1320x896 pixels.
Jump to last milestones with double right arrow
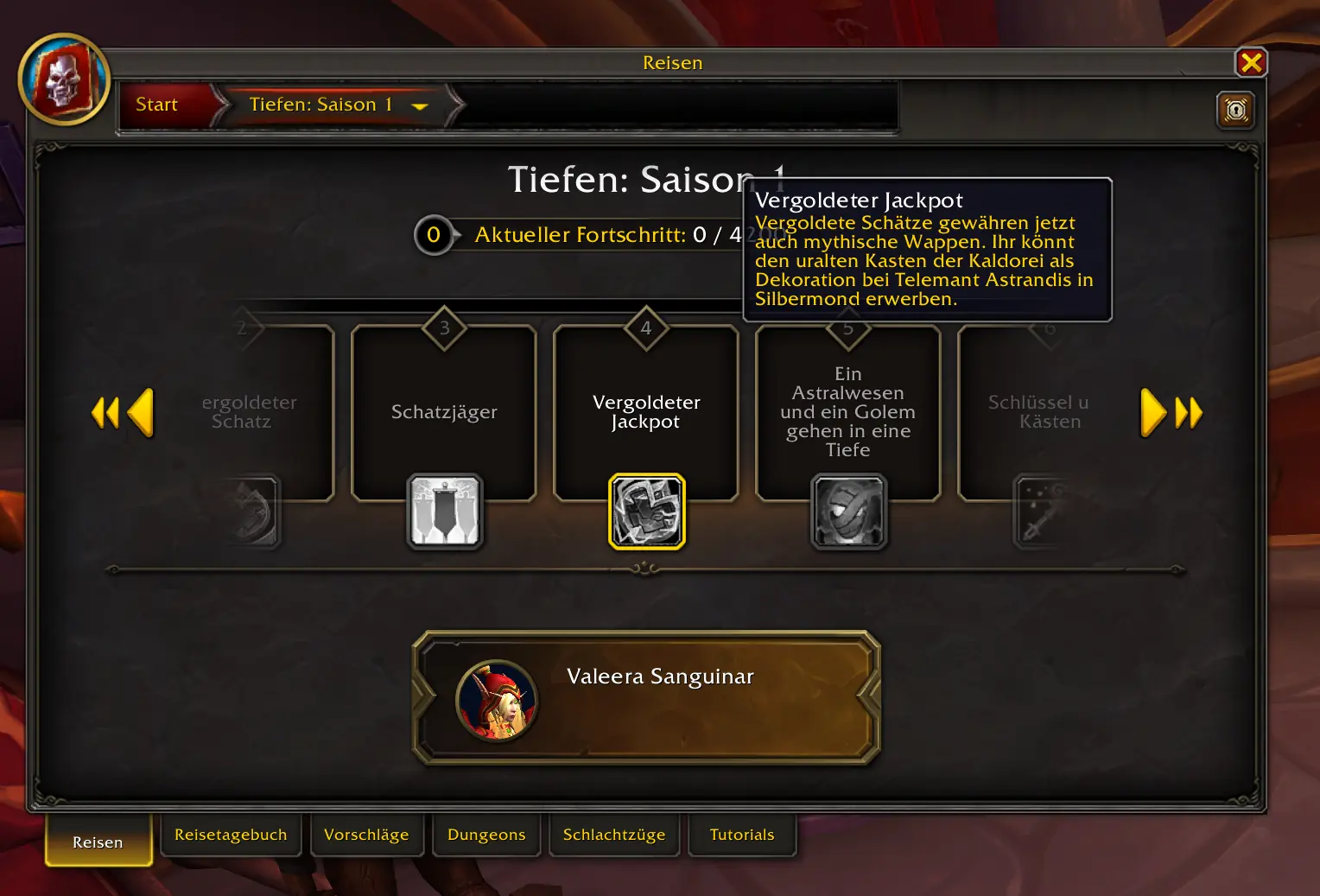(1190, 413)
